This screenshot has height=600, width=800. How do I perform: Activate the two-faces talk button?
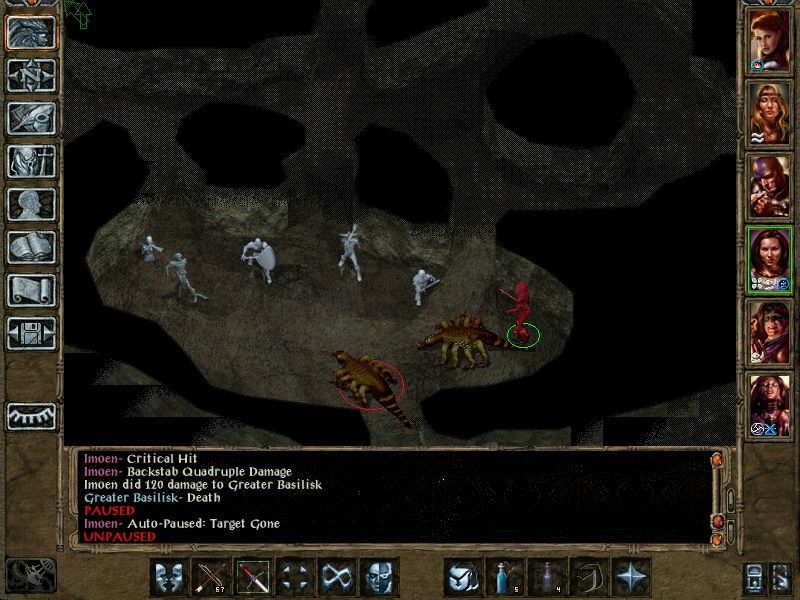pos(169,577)
